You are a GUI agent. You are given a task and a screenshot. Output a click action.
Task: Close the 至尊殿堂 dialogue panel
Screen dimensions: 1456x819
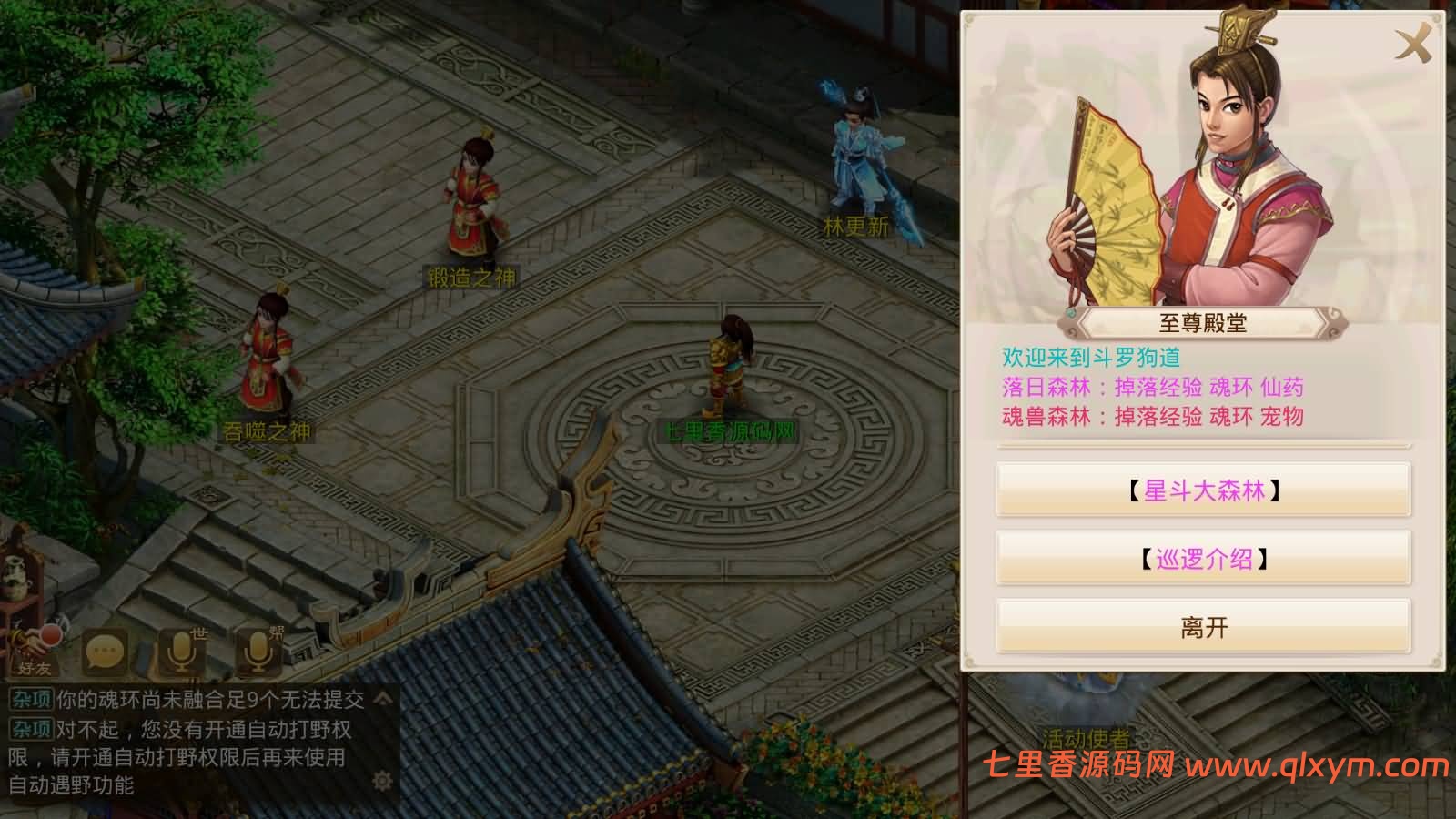(1413, 42)
